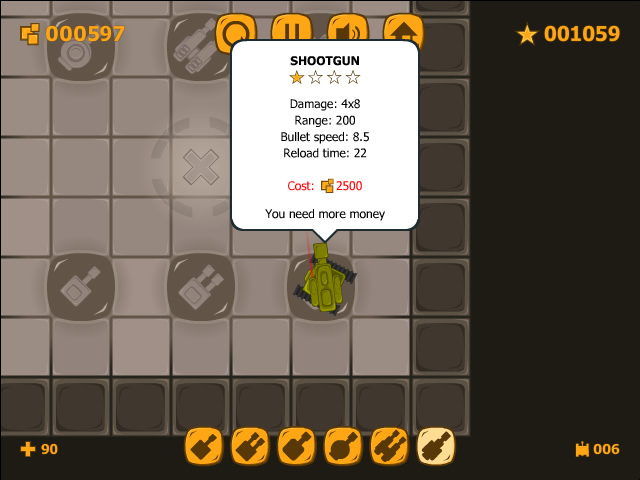This screenshot has width=640, height=480.
Task: Pause the game with the pause button
Action: (x=291, y=27)
